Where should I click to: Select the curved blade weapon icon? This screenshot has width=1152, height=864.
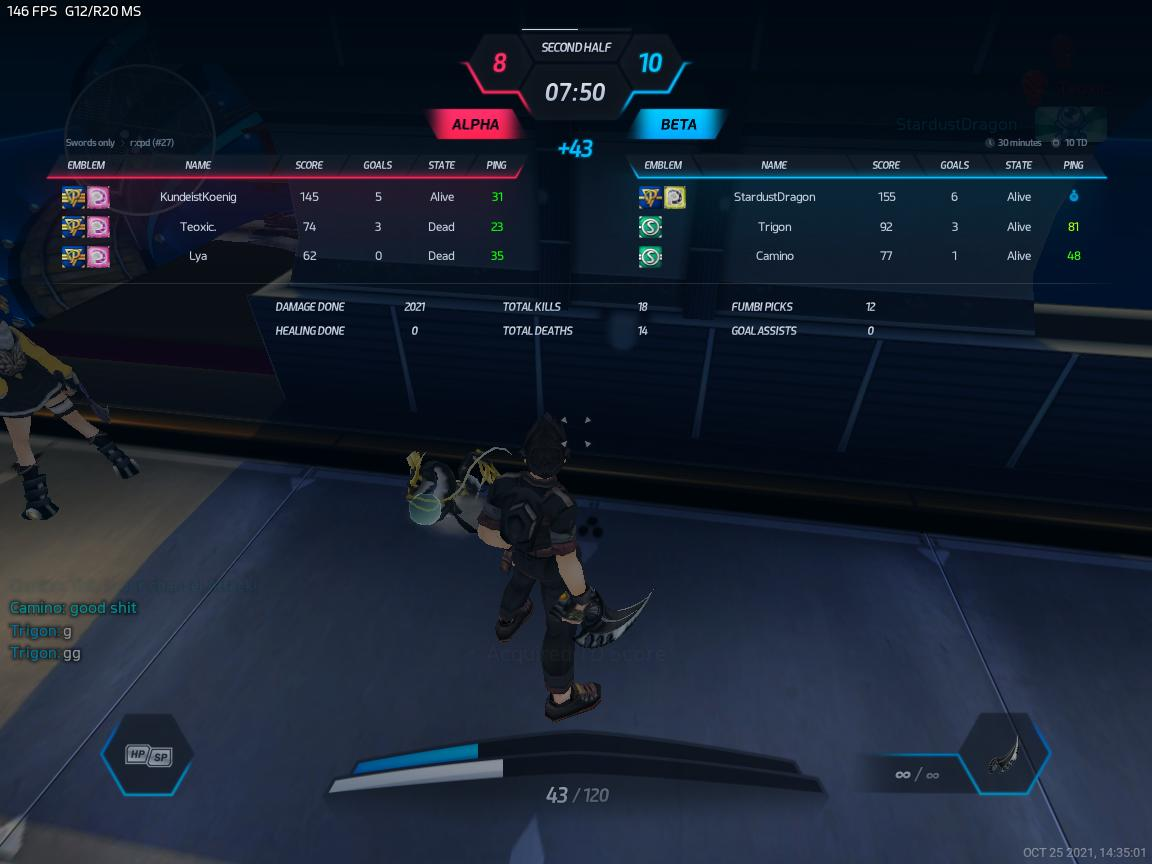(1003, 755)
